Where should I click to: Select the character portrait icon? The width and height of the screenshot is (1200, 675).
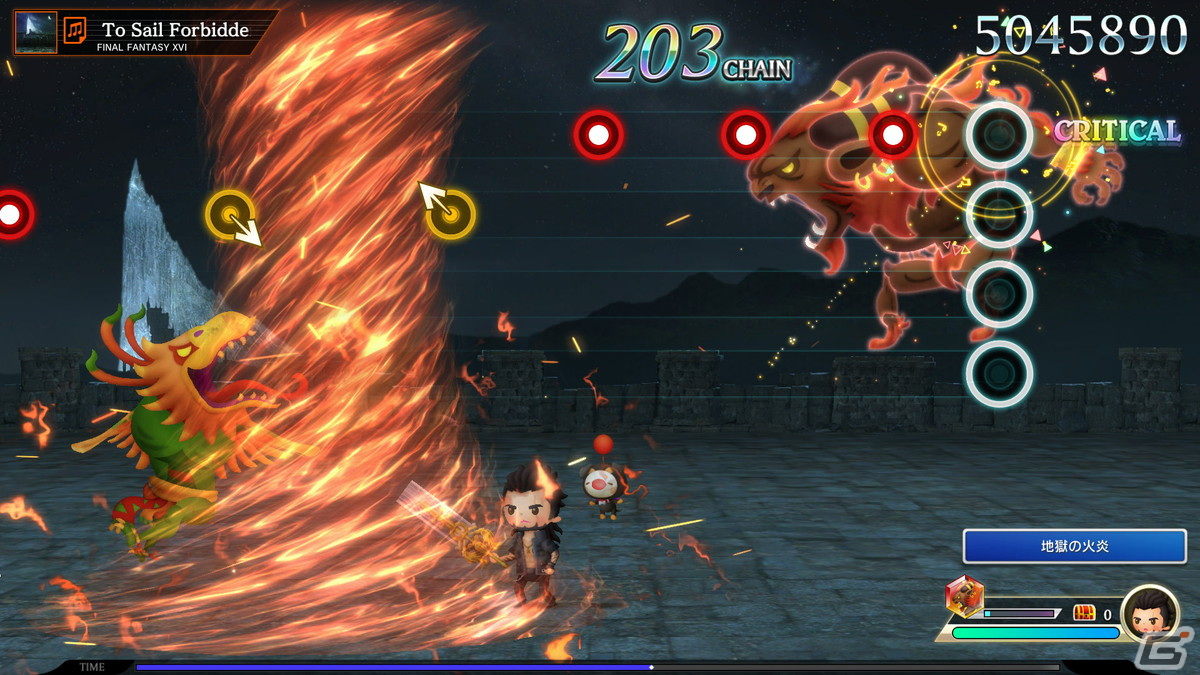[x=1149, y=613]
